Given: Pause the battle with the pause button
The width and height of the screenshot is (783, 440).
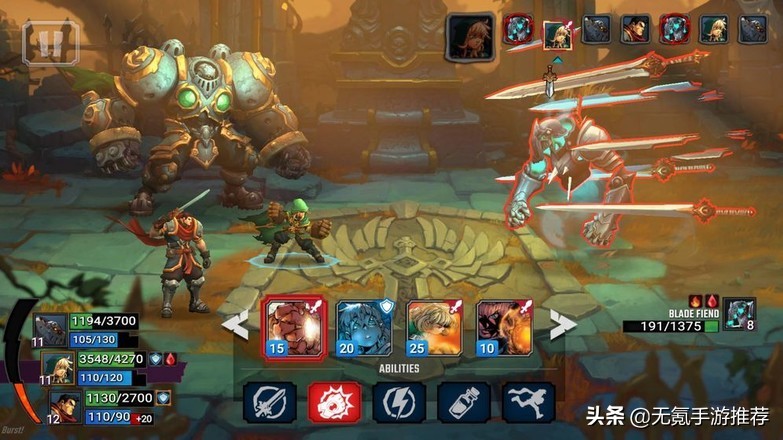Looking at the screenshot, I should tap(50, 40).
